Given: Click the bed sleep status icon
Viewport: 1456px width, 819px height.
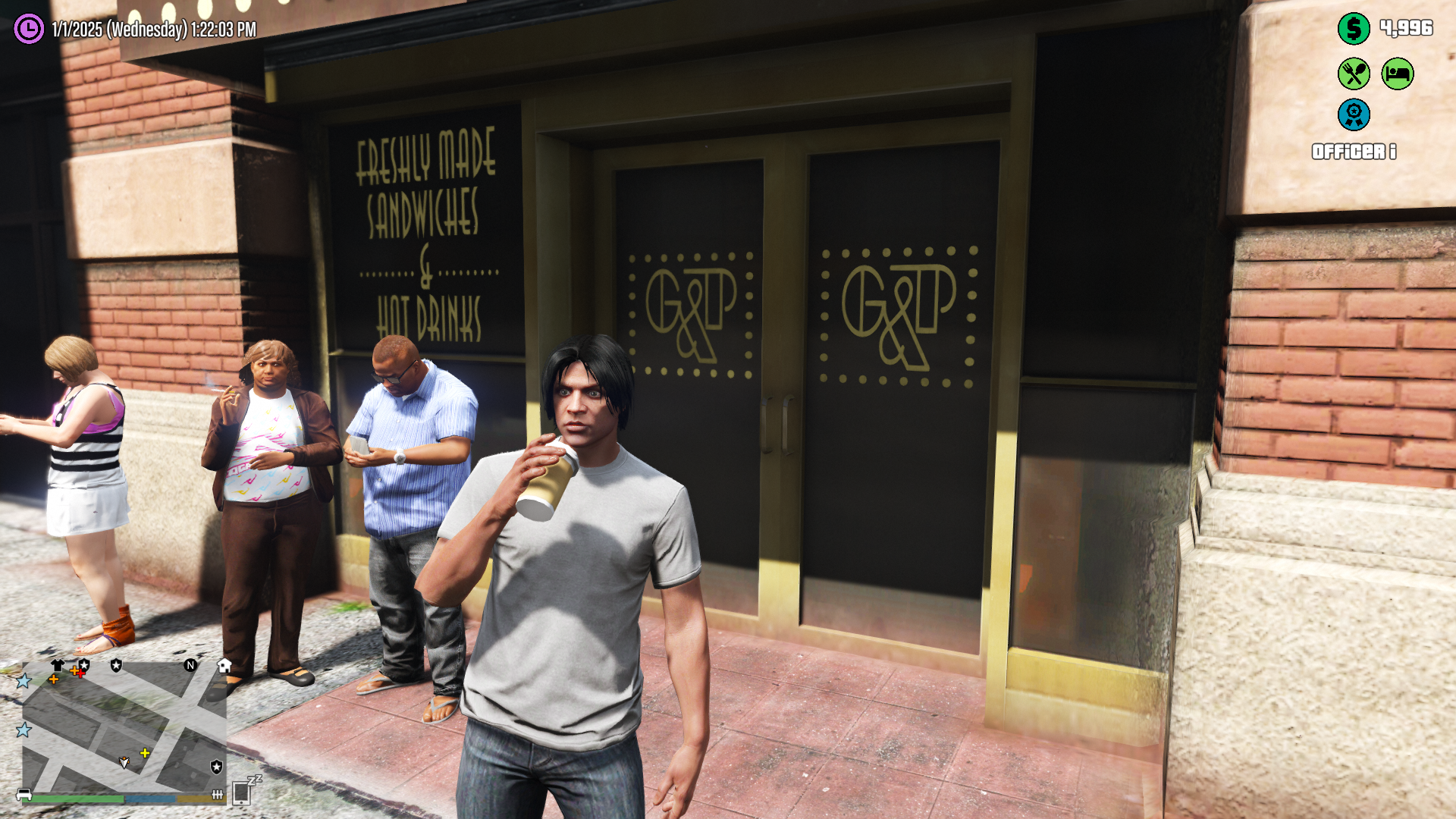Looking at the screenshot, I should click(x=1398, y=74).
